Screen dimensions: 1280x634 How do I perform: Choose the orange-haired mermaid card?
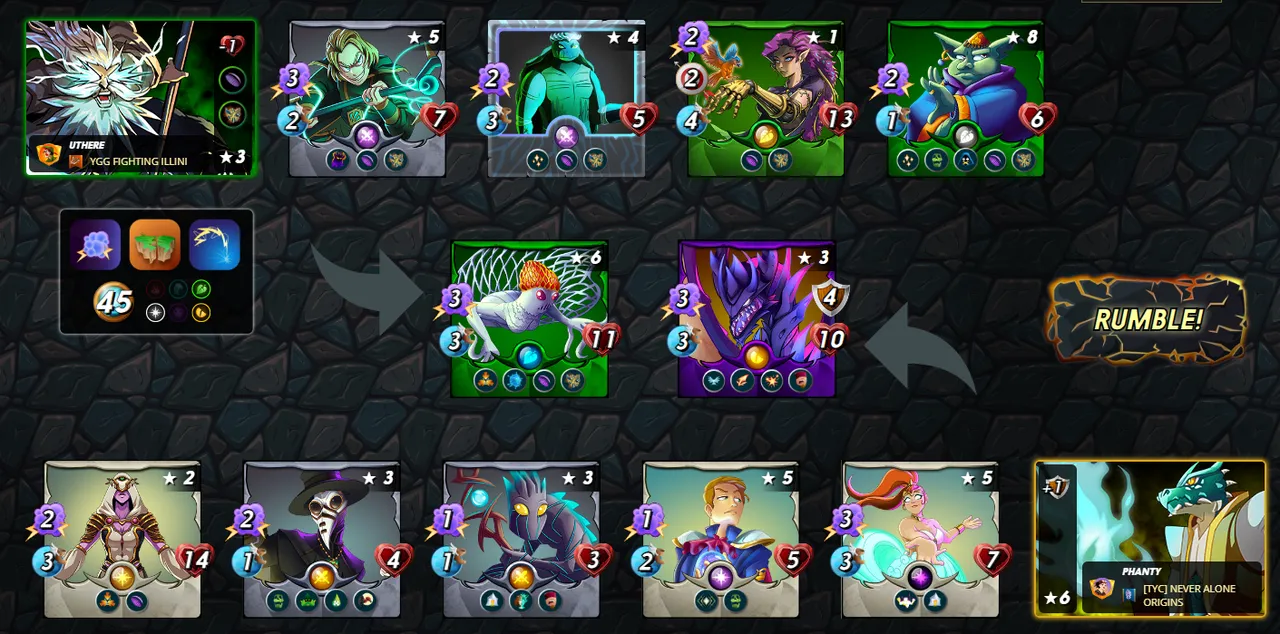920,539
